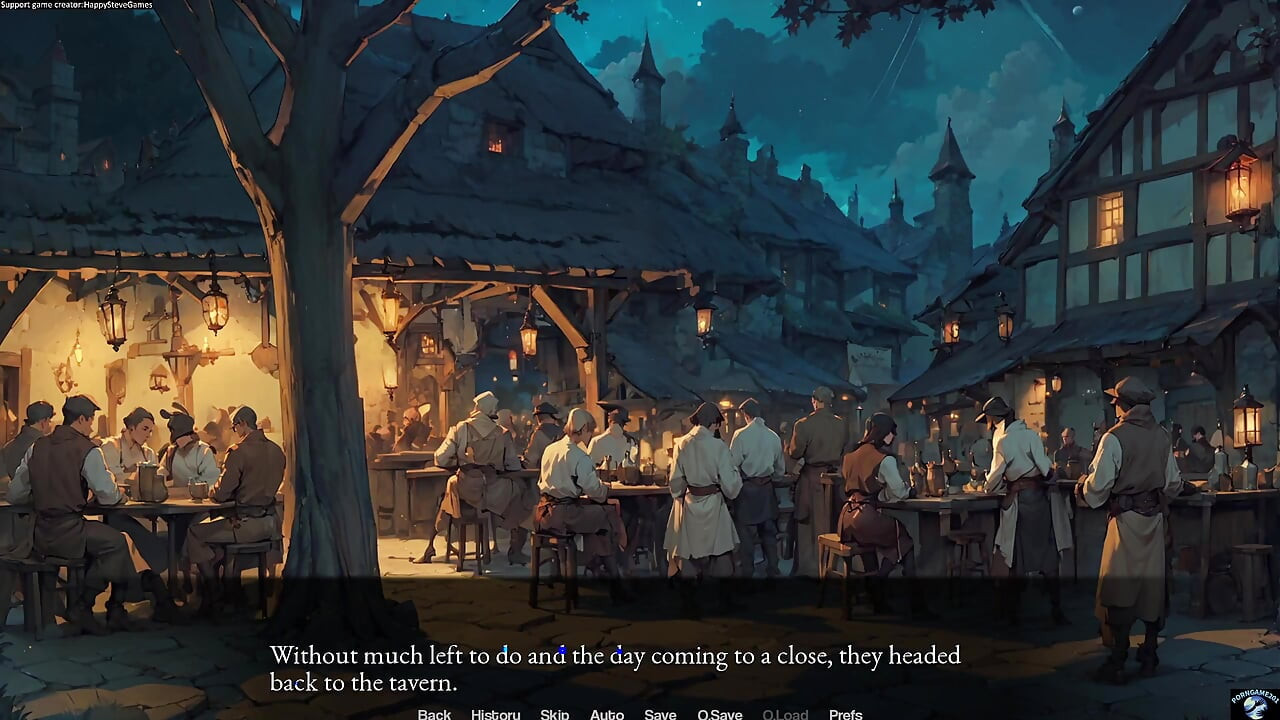Toggle Skip mode to fast-forward dialogue
Viewport: 1280px width, 720px height.
point(555,714)
